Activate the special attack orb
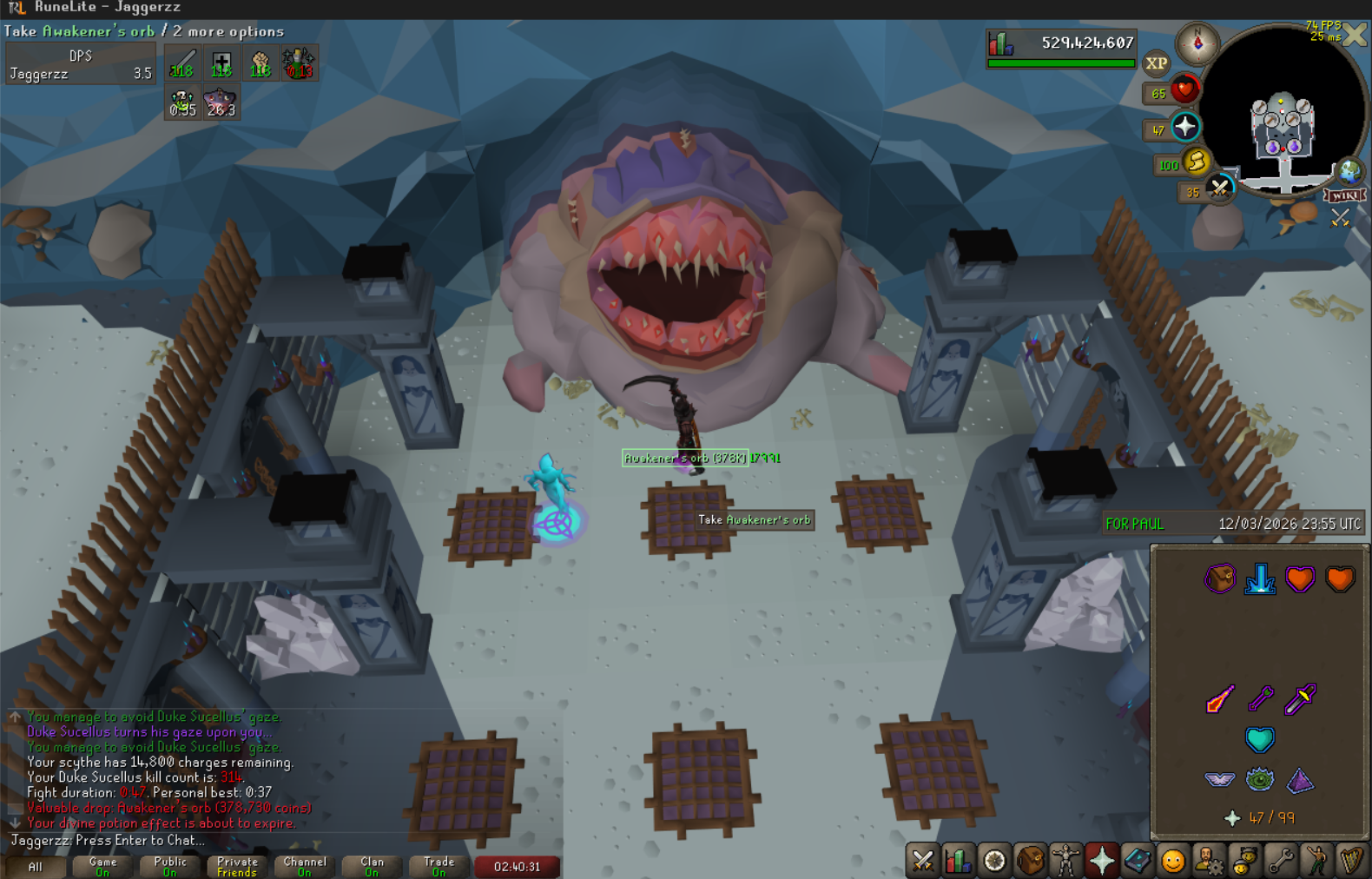Screen dimensions: 1372x879 click(x=1219, y=188)
